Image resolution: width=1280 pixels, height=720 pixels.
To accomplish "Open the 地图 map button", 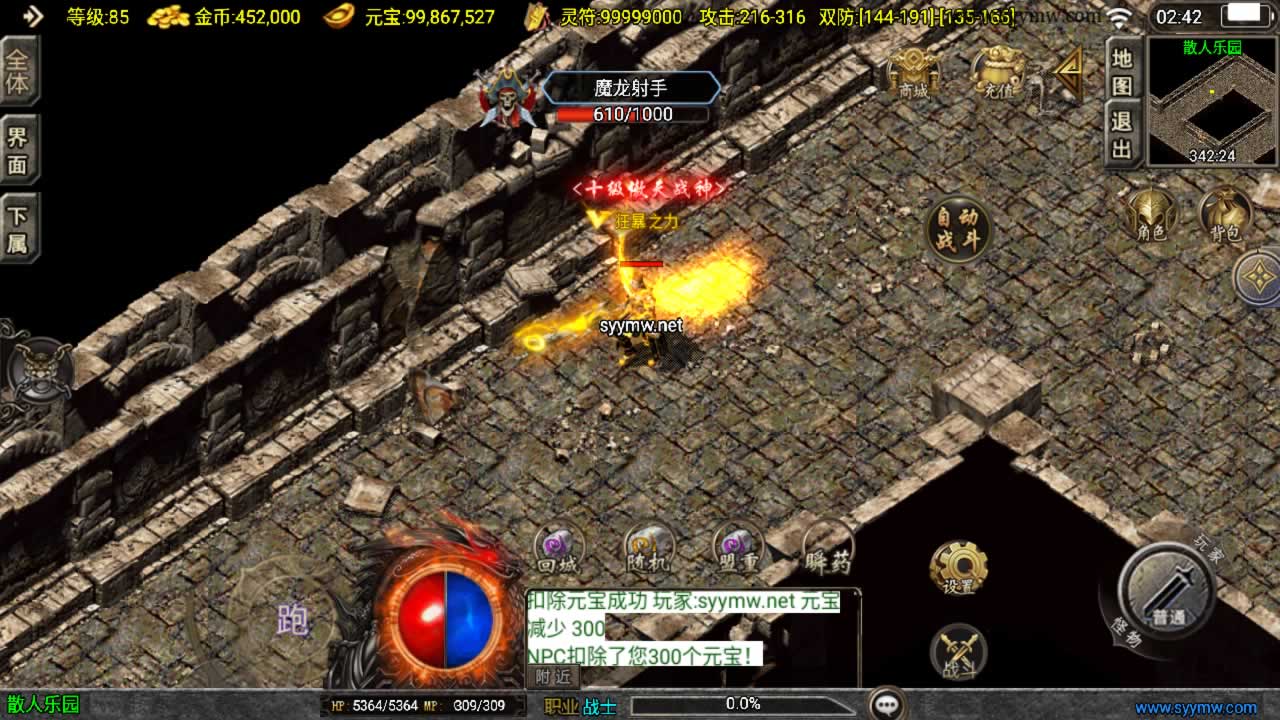I will pyautogui.click(x=1123, y=71).
